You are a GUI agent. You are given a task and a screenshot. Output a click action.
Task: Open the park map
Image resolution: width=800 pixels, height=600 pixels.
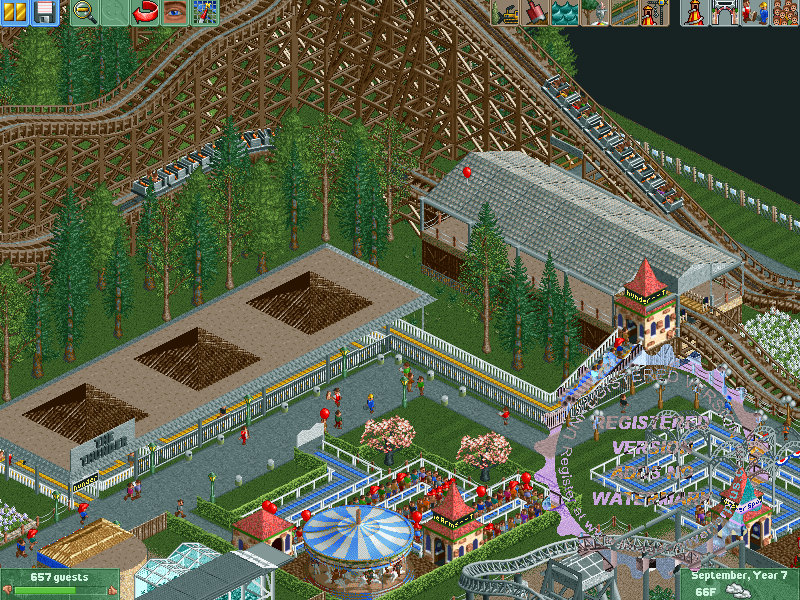click(x=205, y=13)
